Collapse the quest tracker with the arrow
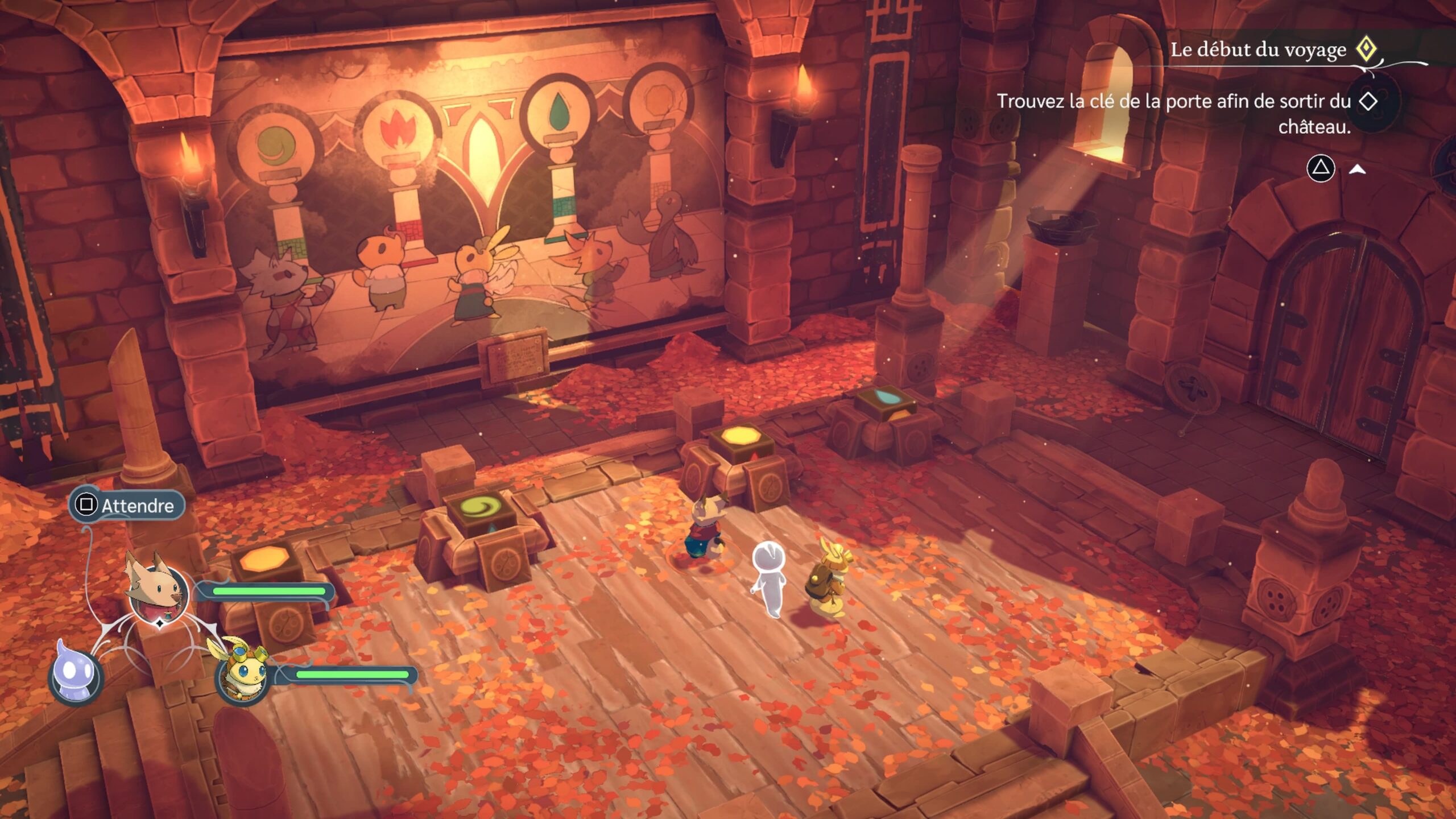Image resolution: width=1456 pixels, height=819 pixels. 1358,169
